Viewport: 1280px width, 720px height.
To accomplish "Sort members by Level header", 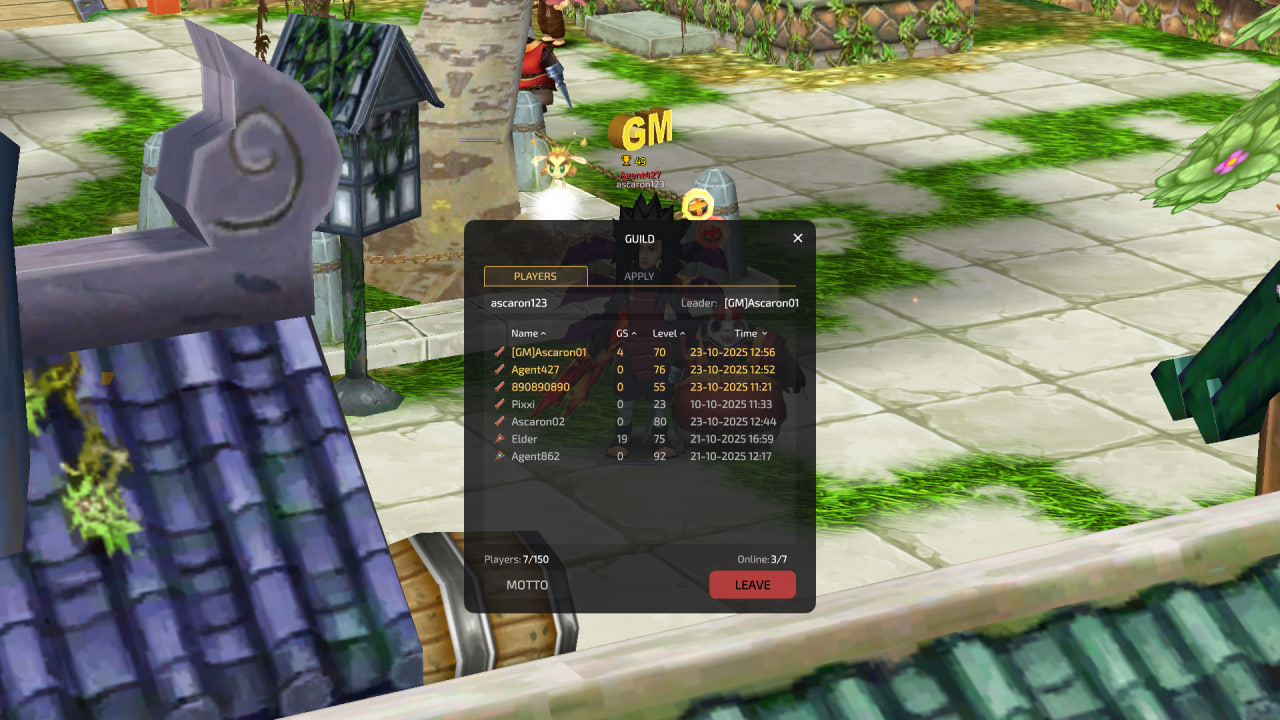I will (x=668, y=333).
